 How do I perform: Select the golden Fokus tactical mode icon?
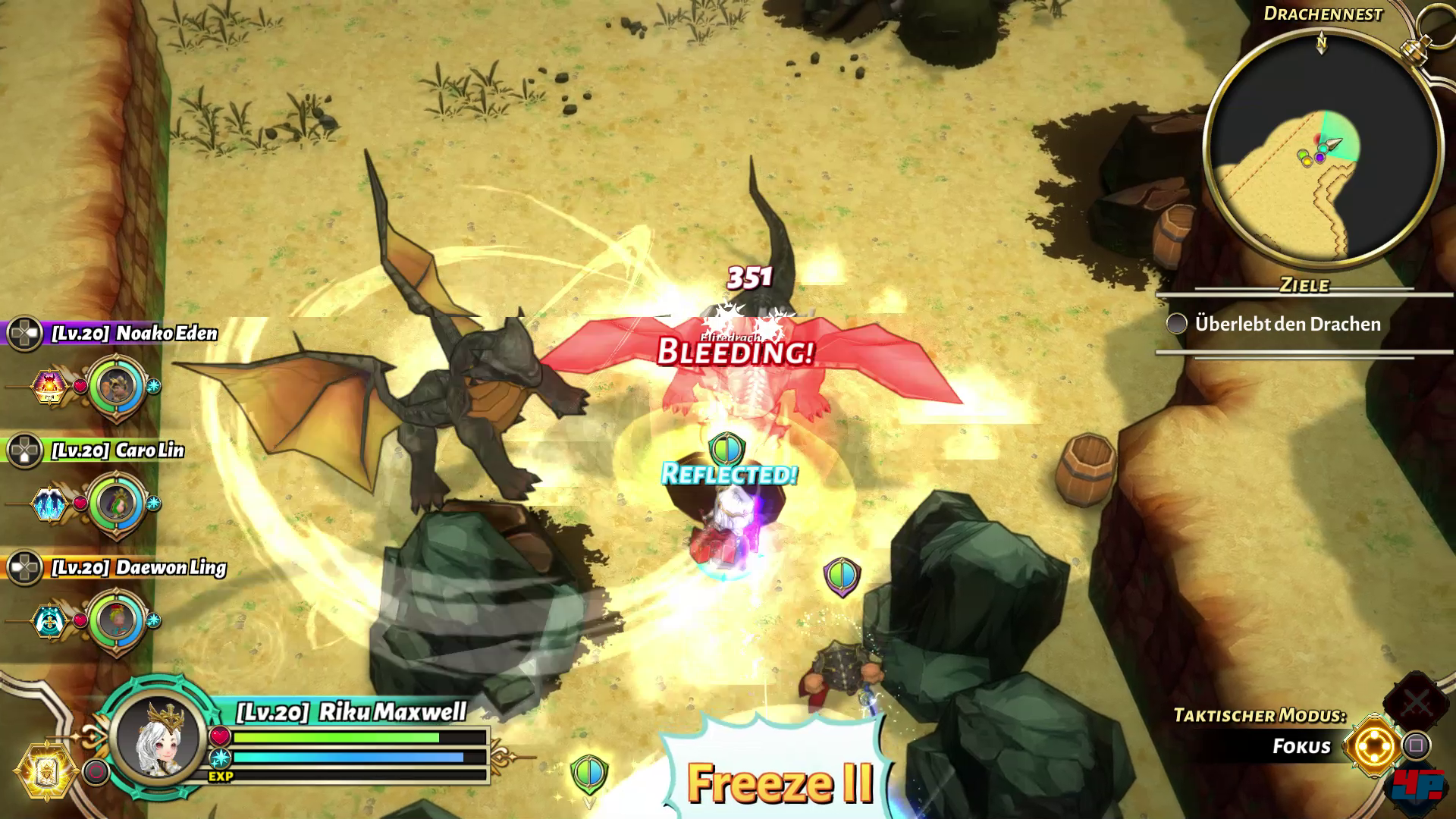click(x=1374, y=745)
